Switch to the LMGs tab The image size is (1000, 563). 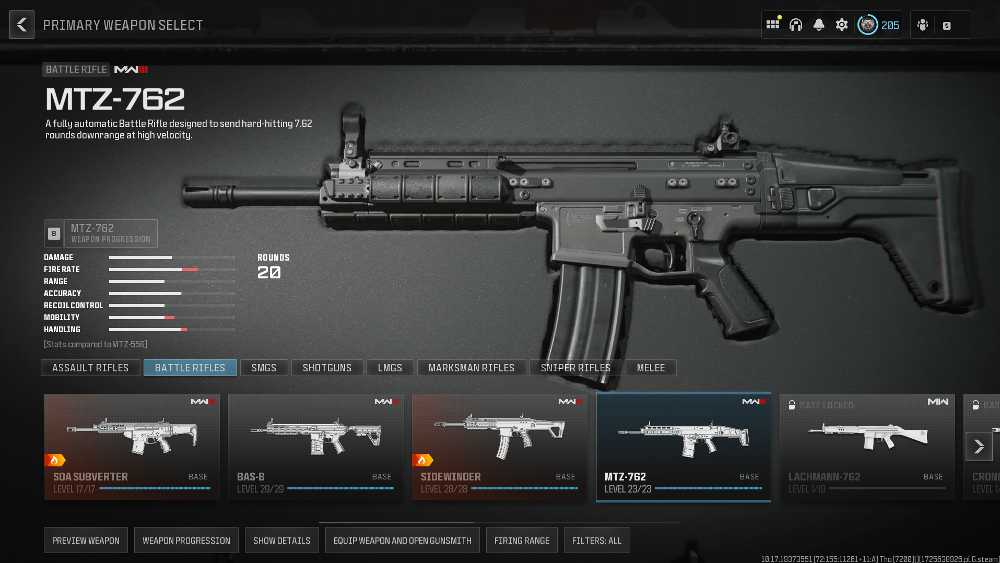390,368
